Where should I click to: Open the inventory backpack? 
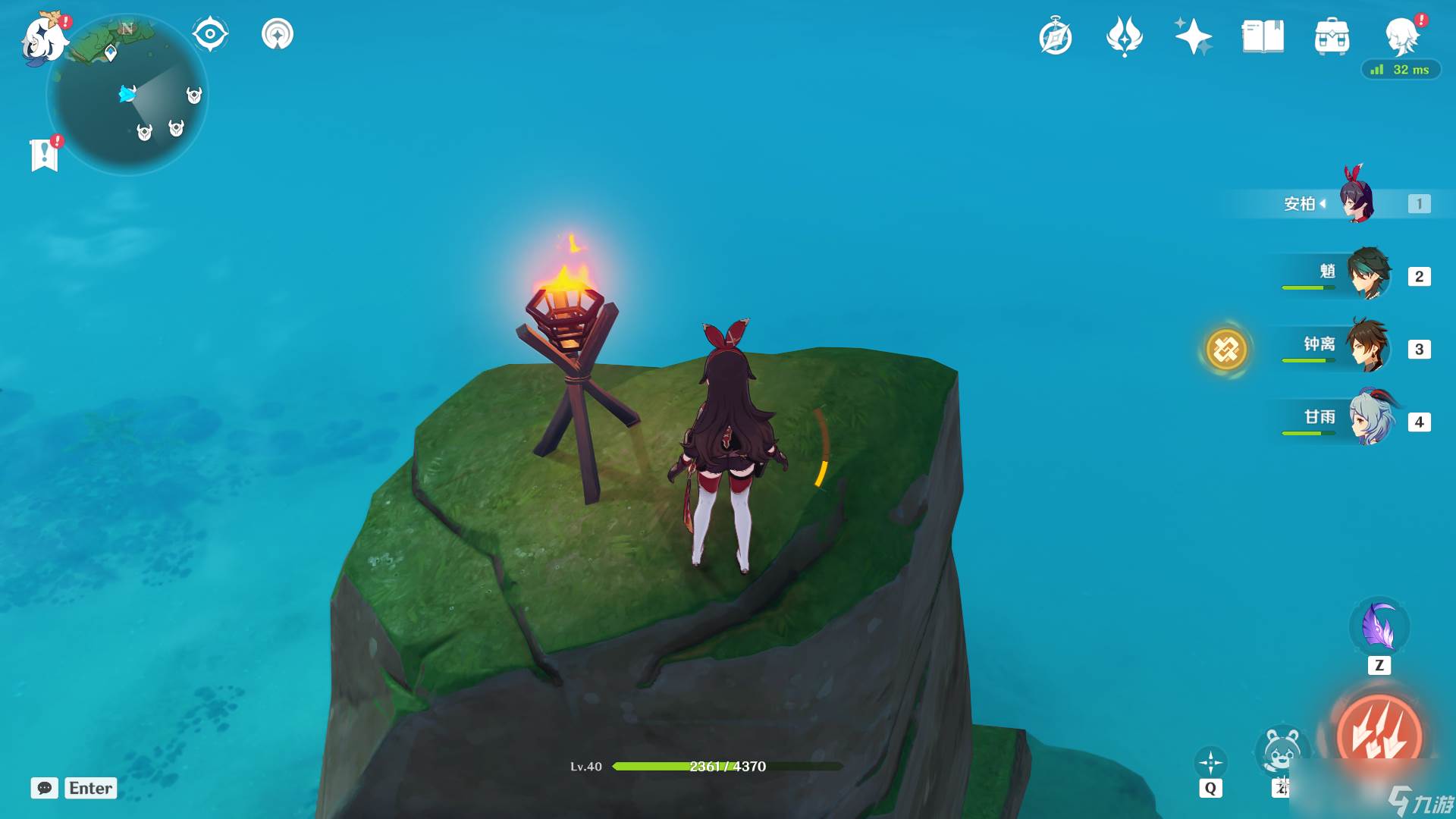(1332, 36)
